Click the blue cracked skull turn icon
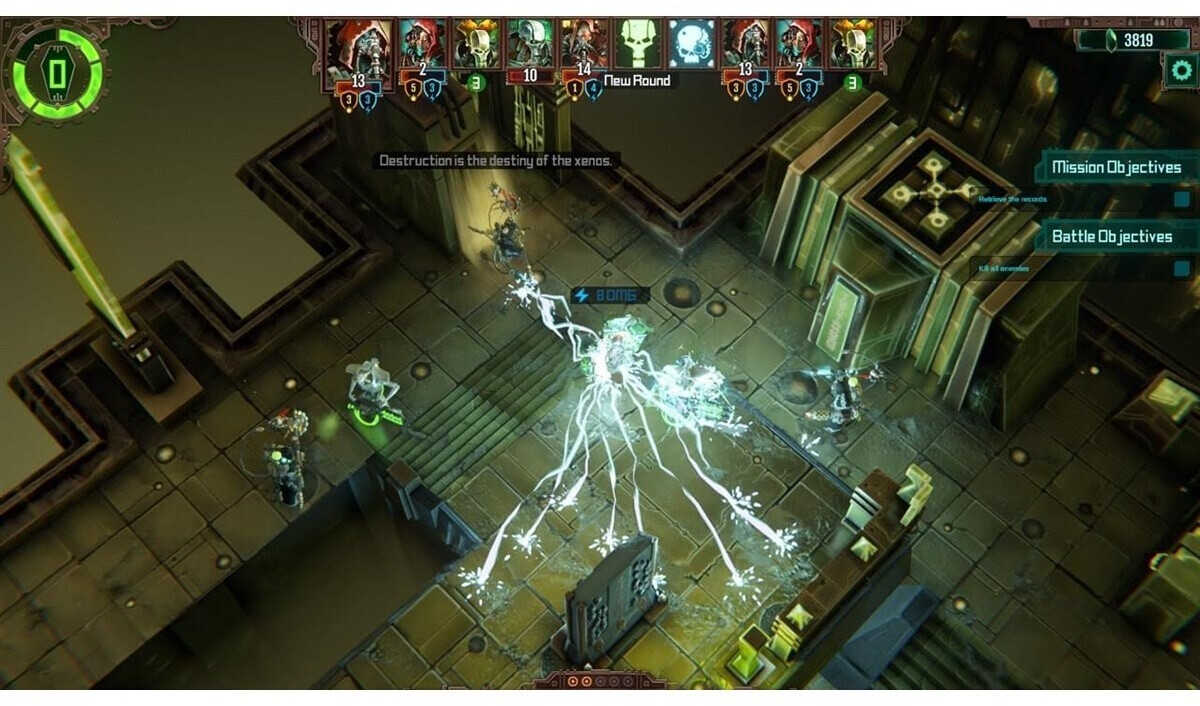Screen dimensions: 1200x706 tap(692, 44)
